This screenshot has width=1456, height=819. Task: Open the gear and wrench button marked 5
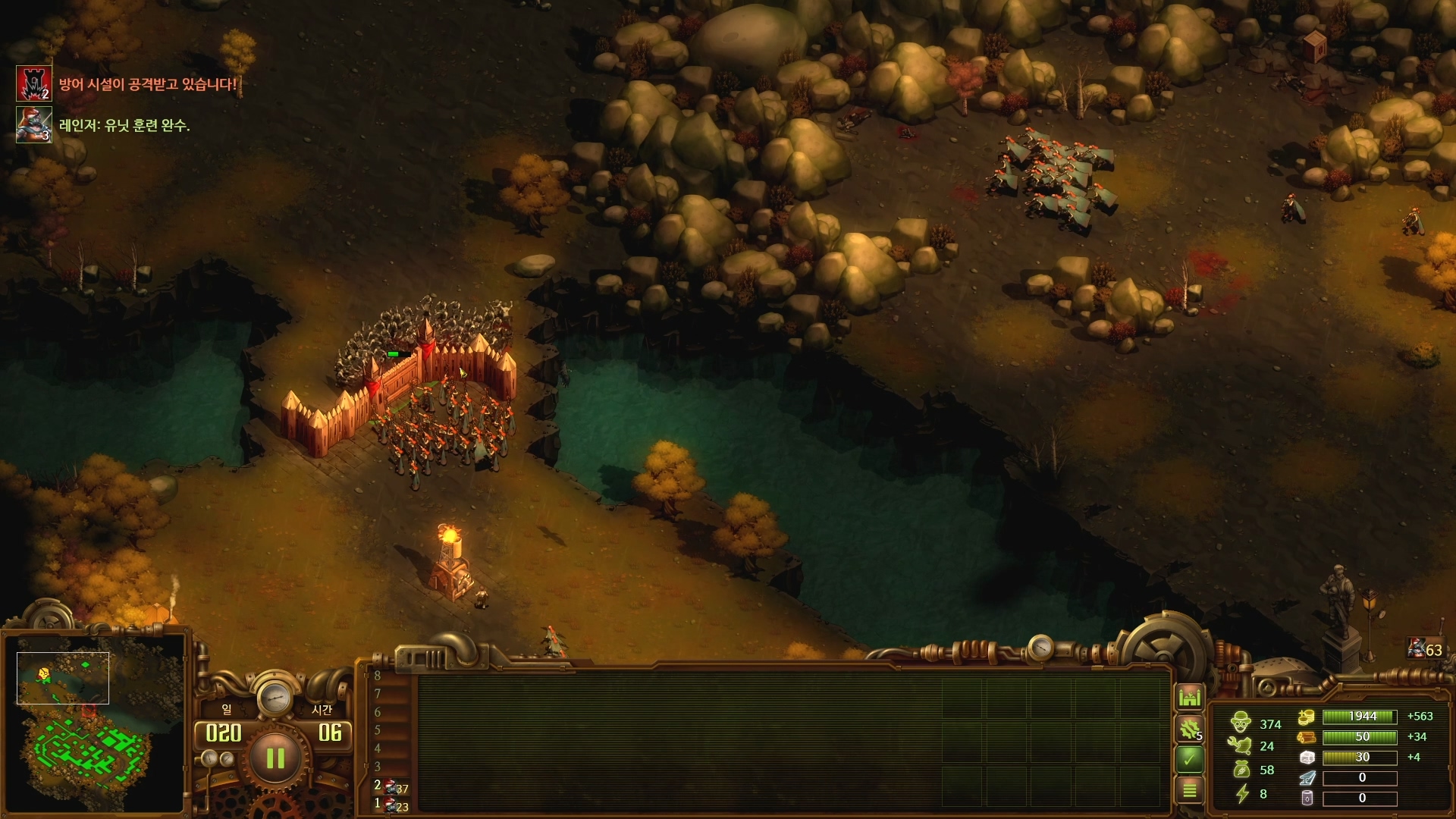tap(1189, 729)
